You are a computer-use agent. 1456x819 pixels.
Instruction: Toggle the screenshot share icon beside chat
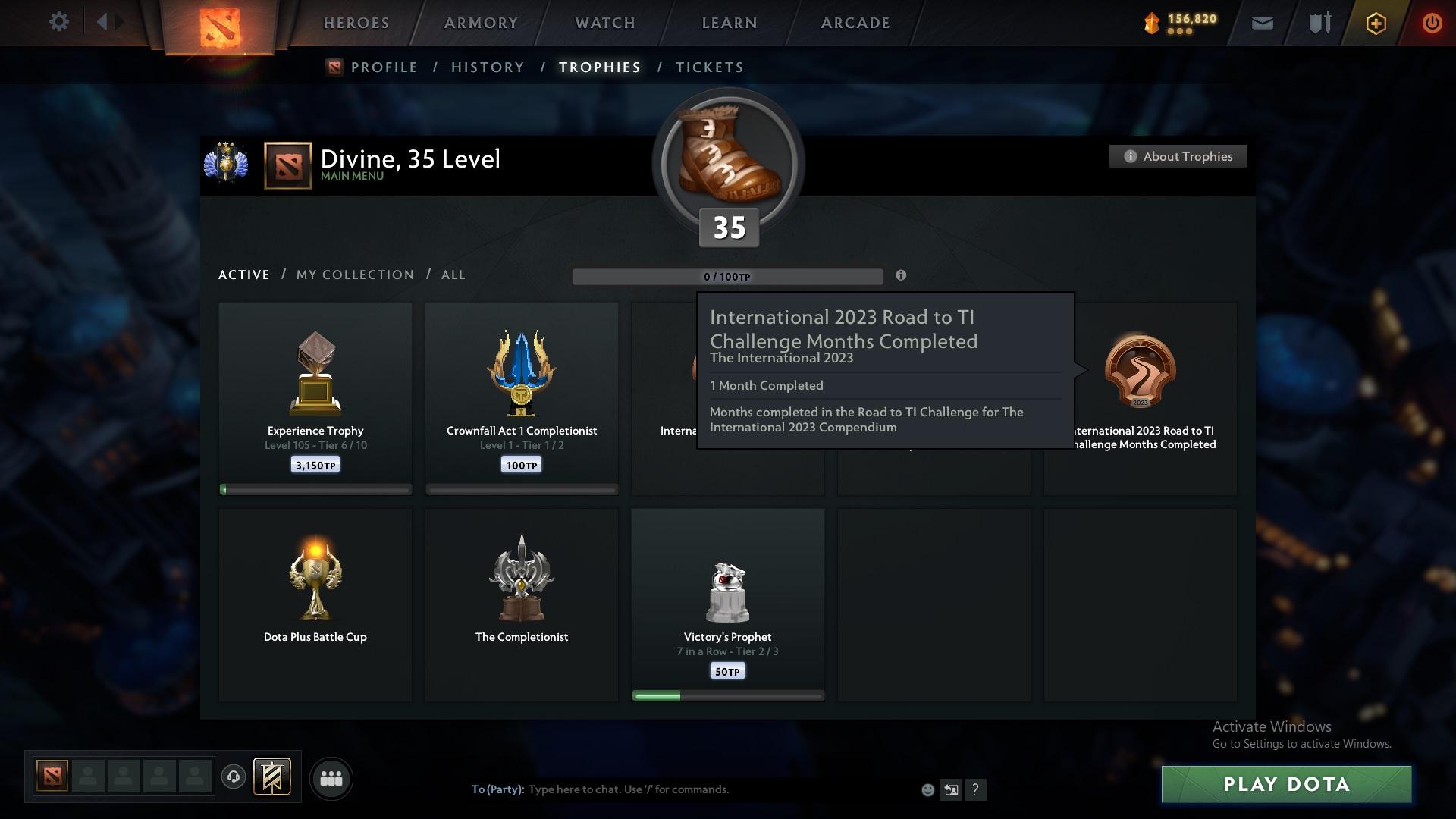(952, 789)
